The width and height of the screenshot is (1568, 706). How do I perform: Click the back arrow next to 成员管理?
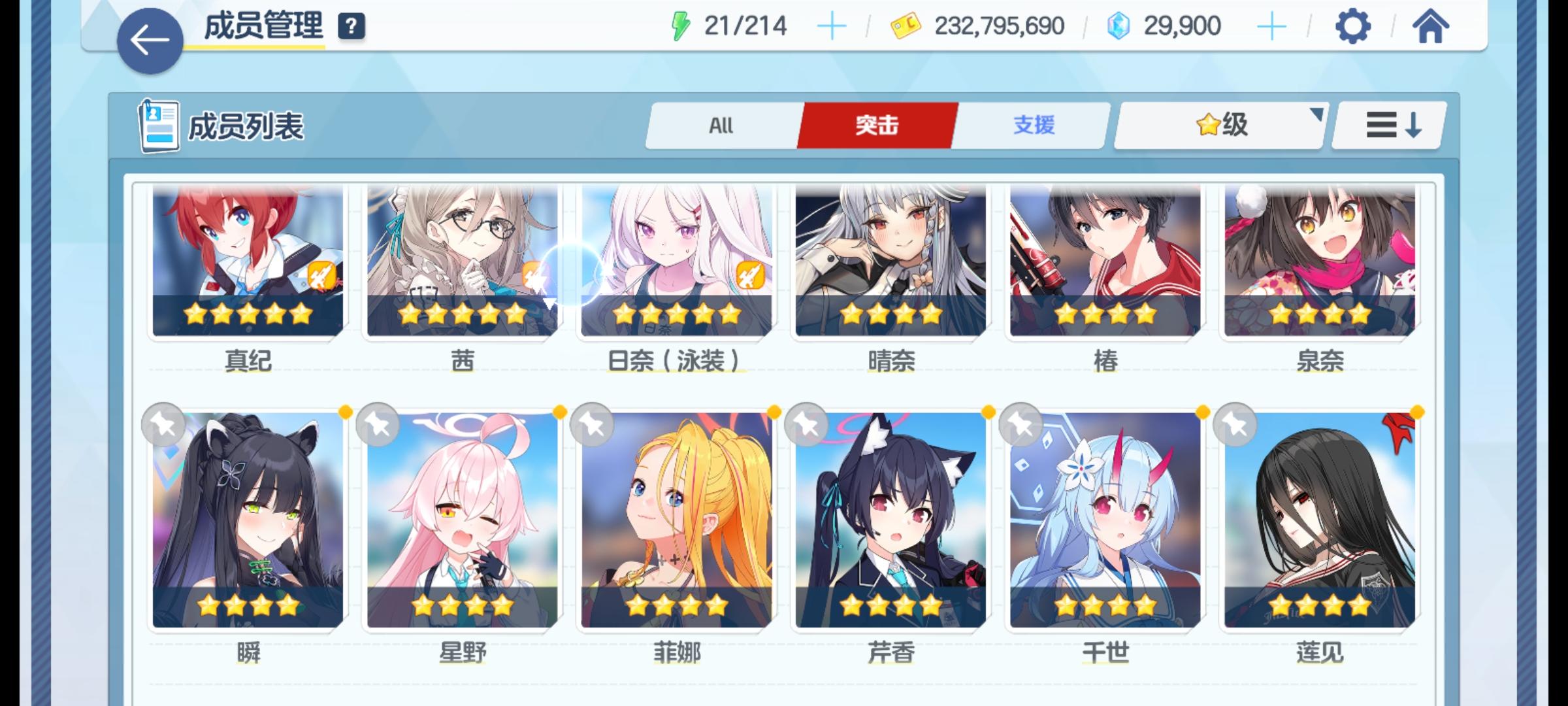pyautogui.click(x=151, y=37)
